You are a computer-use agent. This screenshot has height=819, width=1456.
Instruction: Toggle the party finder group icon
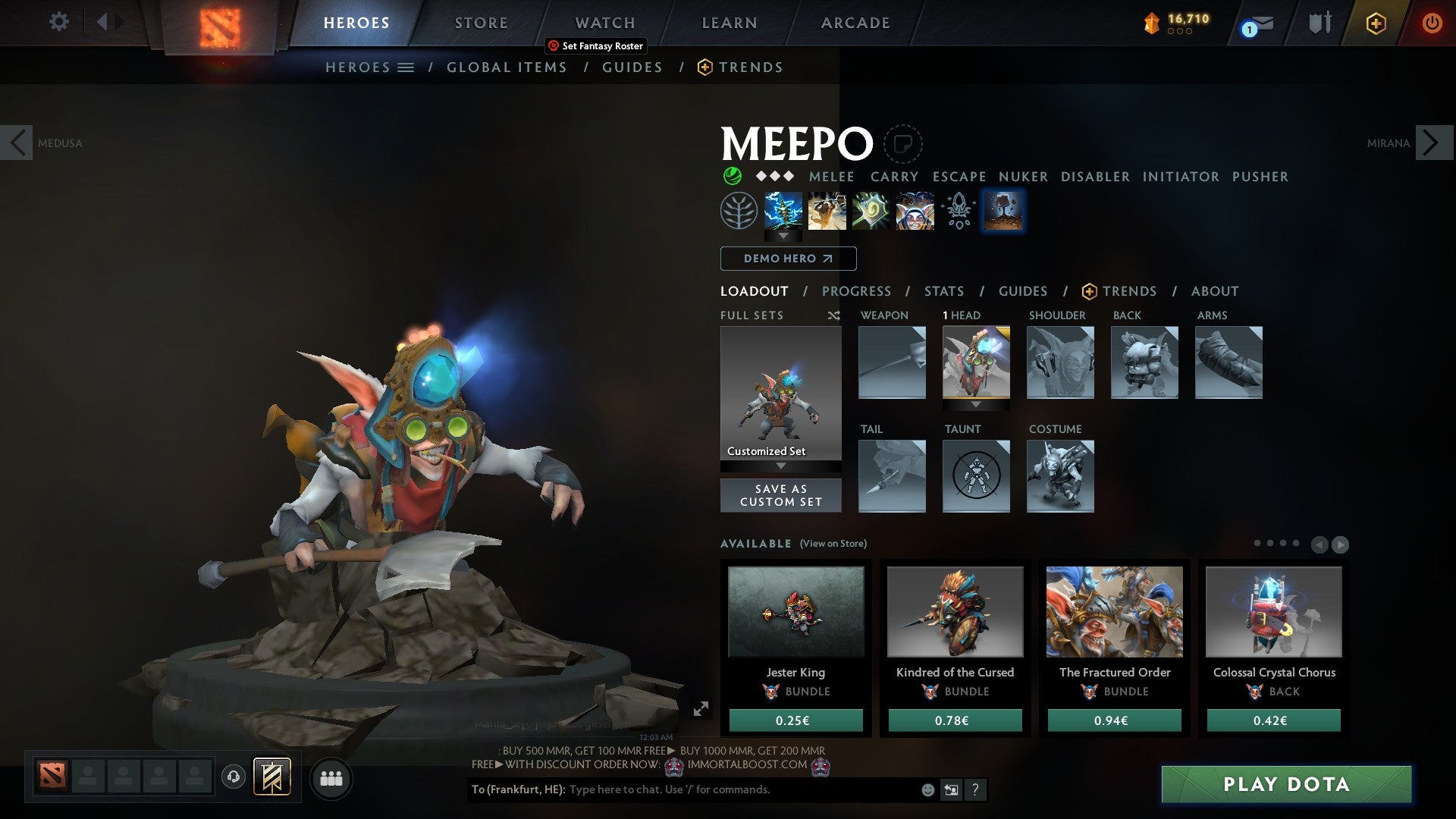tap(331, 778)
